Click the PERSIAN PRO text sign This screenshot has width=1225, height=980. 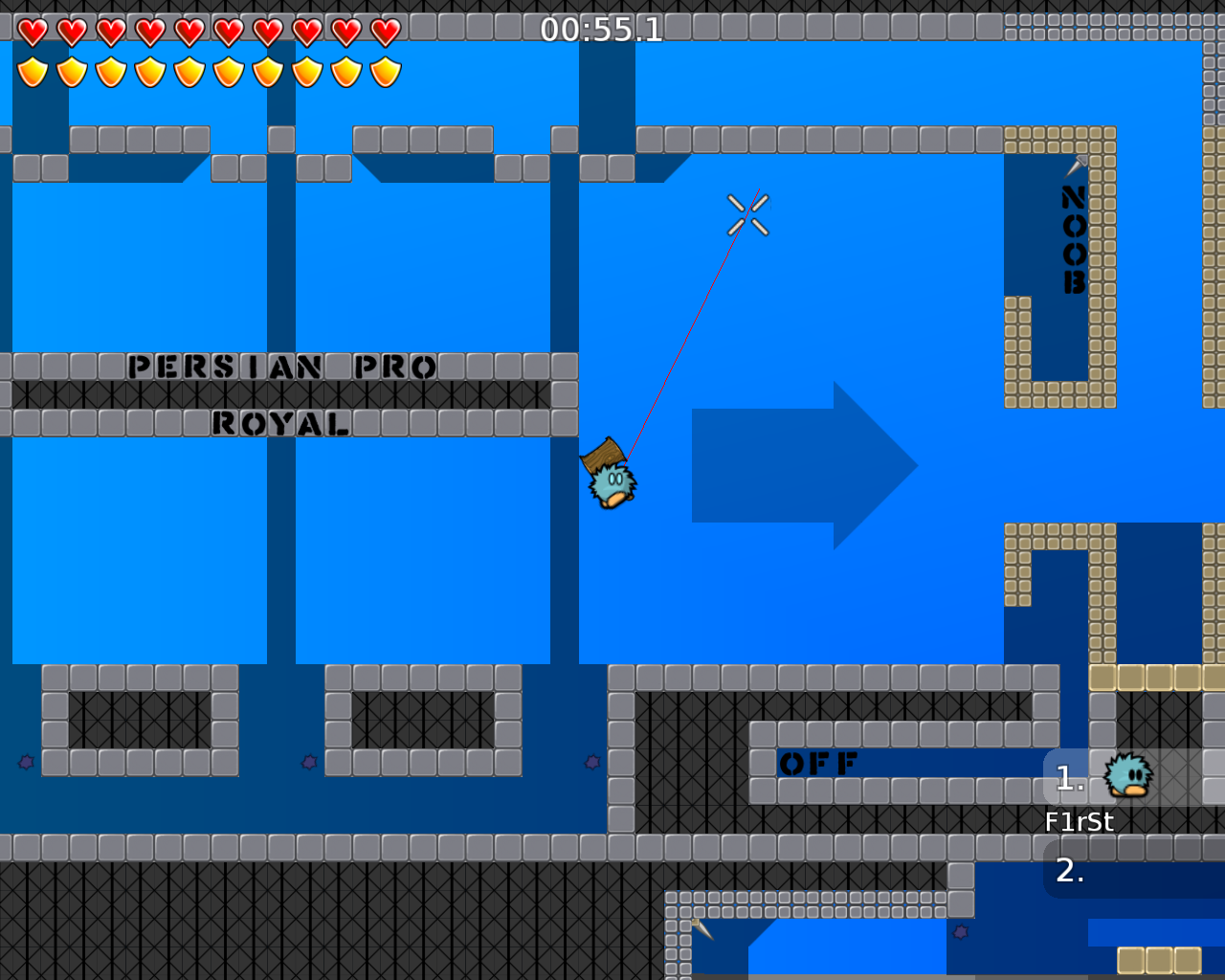pyautogui.click(x=282, y=367)
